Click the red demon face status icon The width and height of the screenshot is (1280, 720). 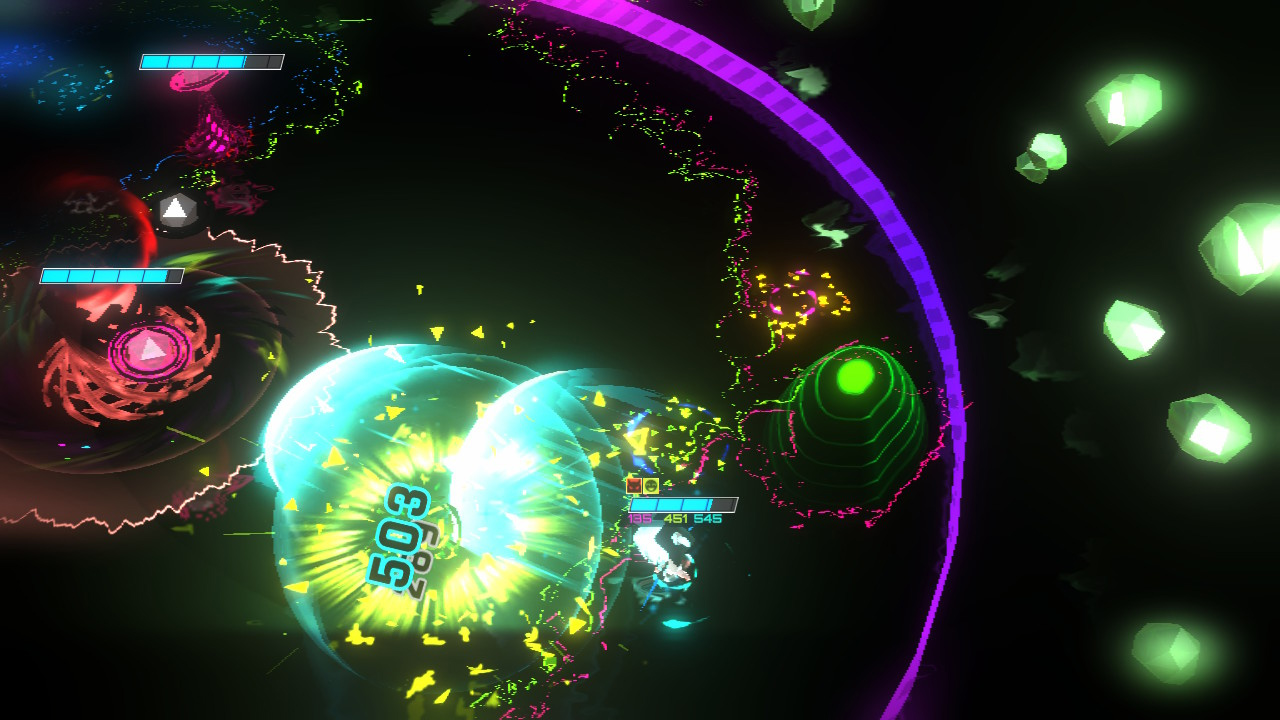point(634,486)
